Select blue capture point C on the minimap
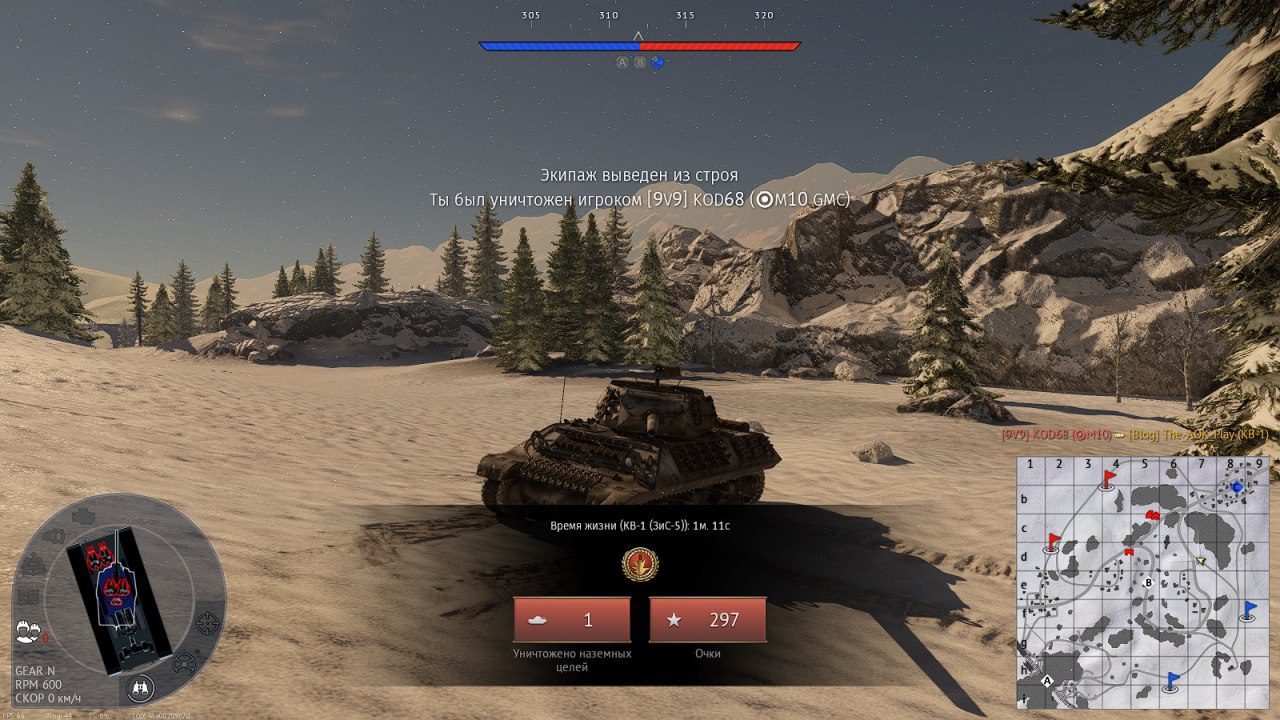This screenshot has height=720, width=1280. [1237, 487]
